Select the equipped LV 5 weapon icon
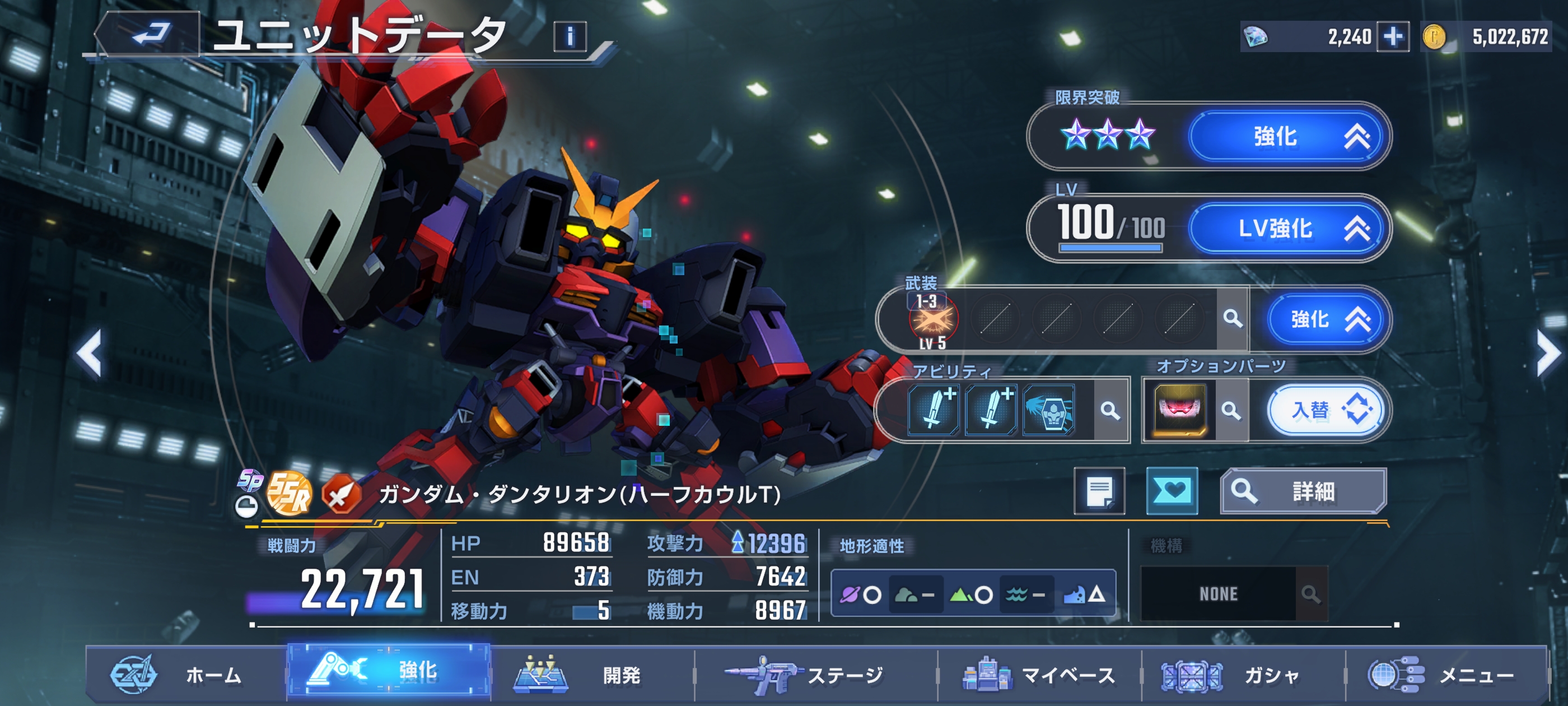Screen dimensions: 1568x706 click(x=933, y=320)
